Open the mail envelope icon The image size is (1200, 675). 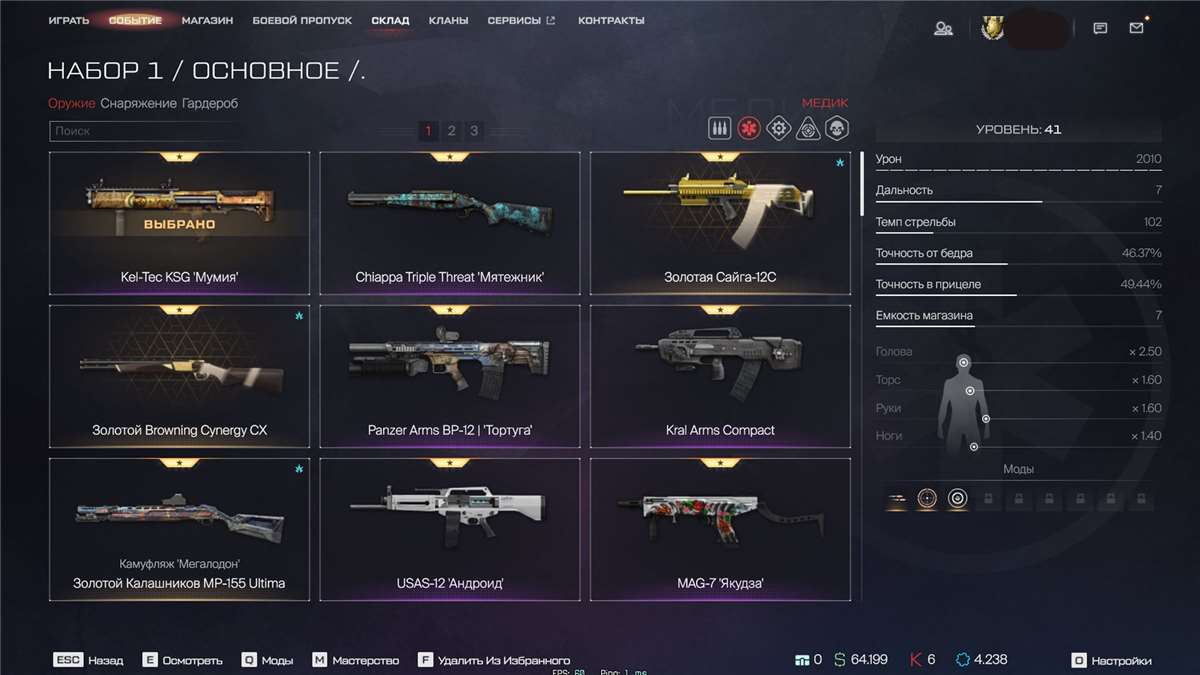pyautogui.click(x=1136, y=28)
